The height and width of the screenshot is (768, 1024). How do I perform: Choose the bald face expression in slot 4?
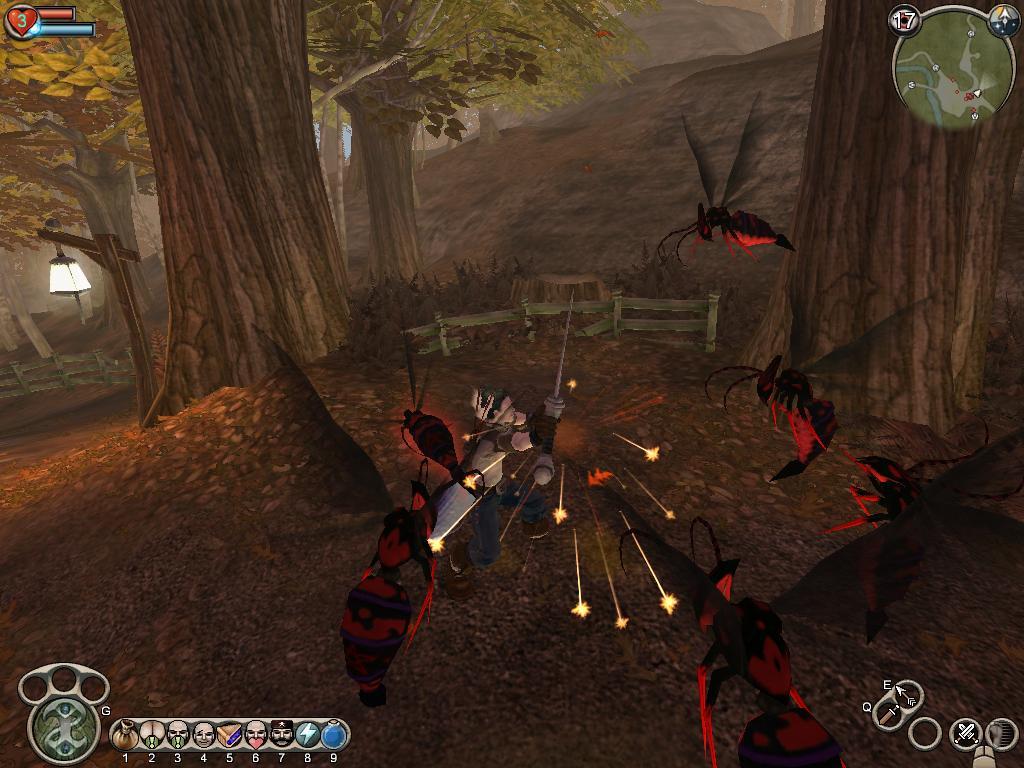[204, 737]
